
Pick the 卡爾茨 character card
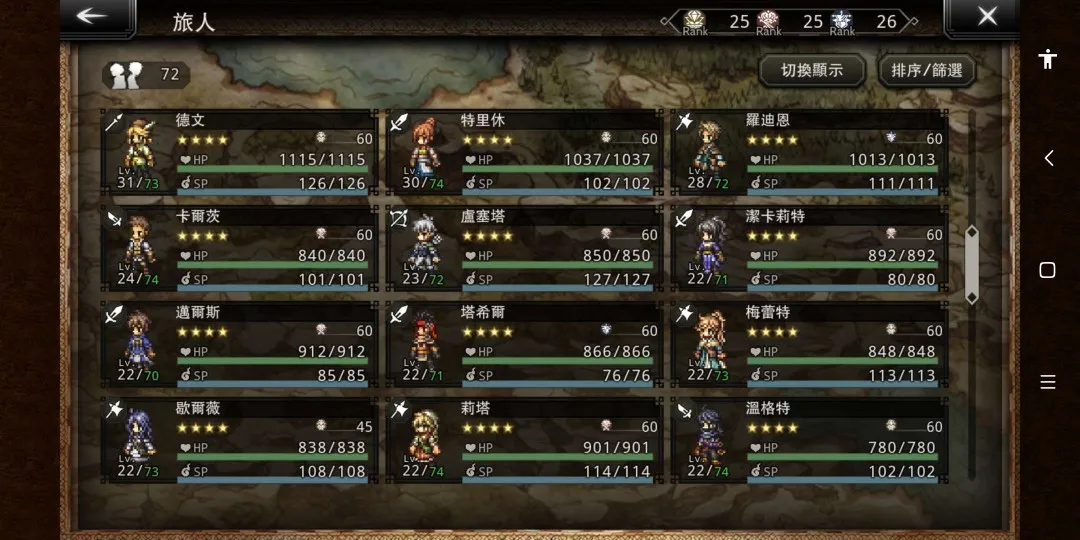(240, 248)
